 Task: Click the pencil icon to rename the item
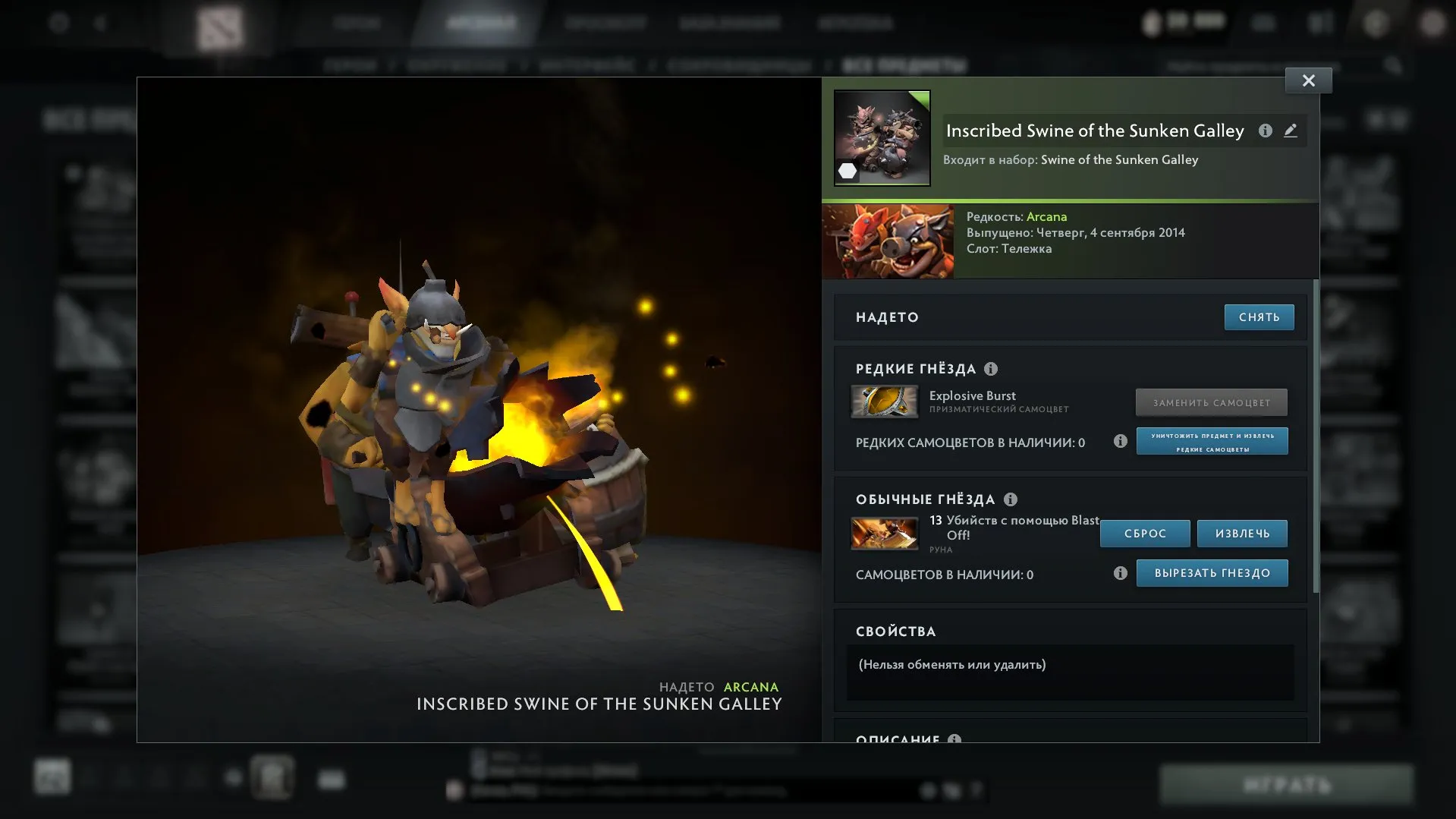pos(1291,131)
